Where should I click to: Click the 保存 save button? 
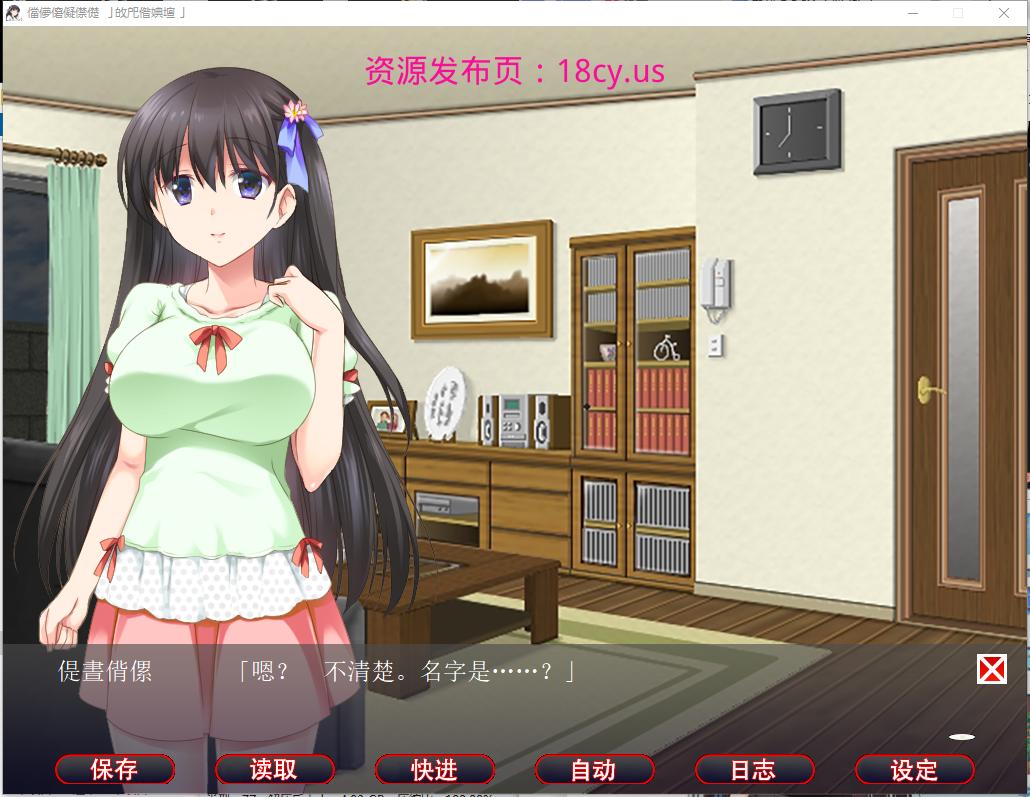[x=115, y=769]
